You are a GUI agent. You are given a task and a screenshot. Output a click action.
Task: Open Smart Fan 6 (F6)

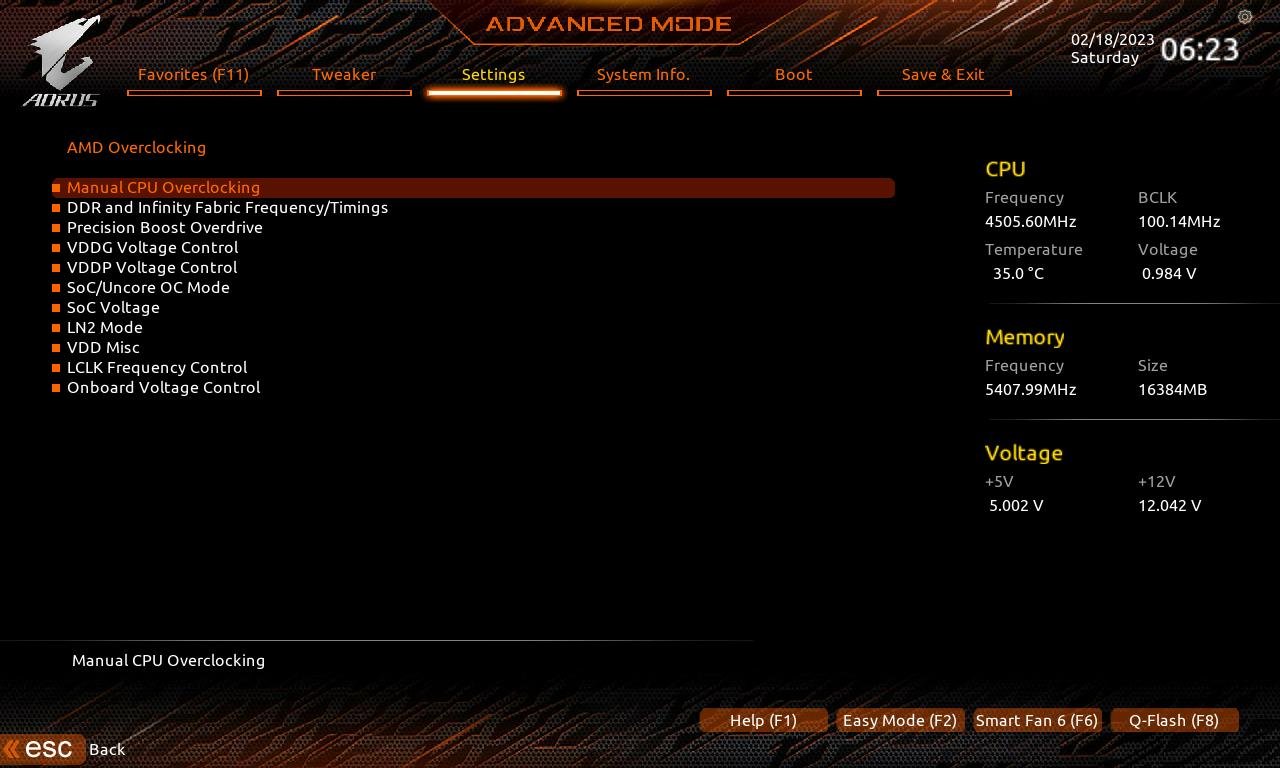click(1036, 720)
